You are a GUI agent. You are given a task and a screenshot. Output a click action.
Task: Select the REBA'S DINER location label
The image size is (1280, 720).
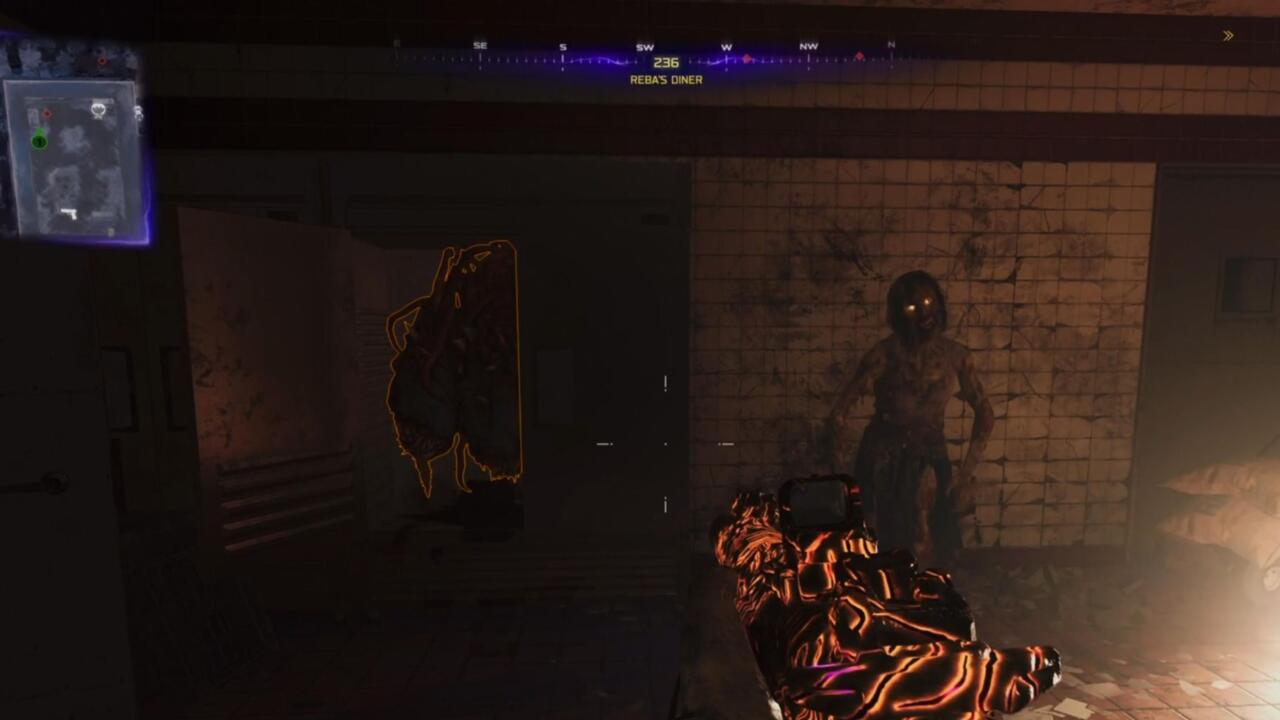tap(665, 78)
